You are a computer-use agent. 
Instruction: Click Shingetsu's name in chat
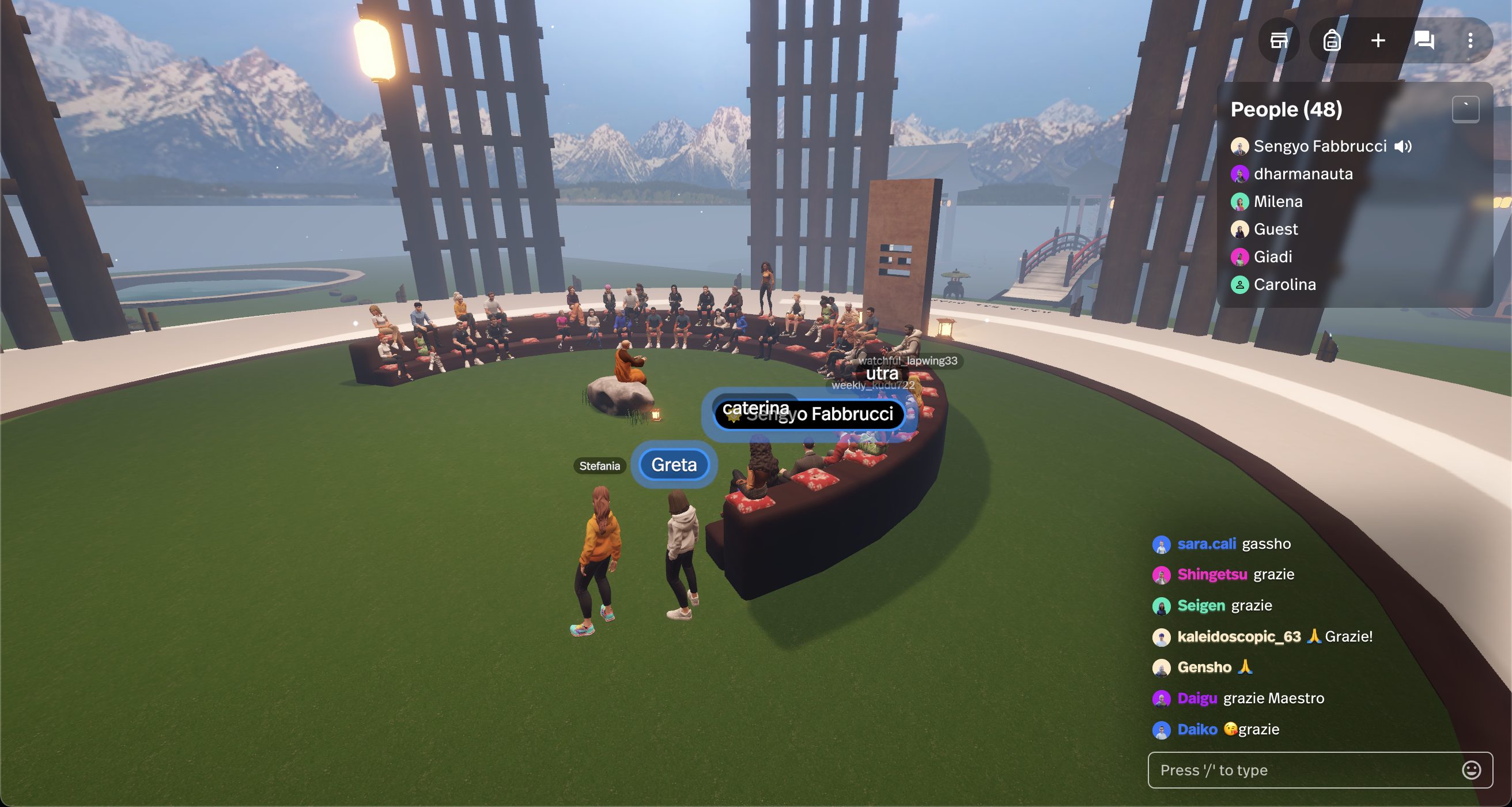tap(1211, 575)
